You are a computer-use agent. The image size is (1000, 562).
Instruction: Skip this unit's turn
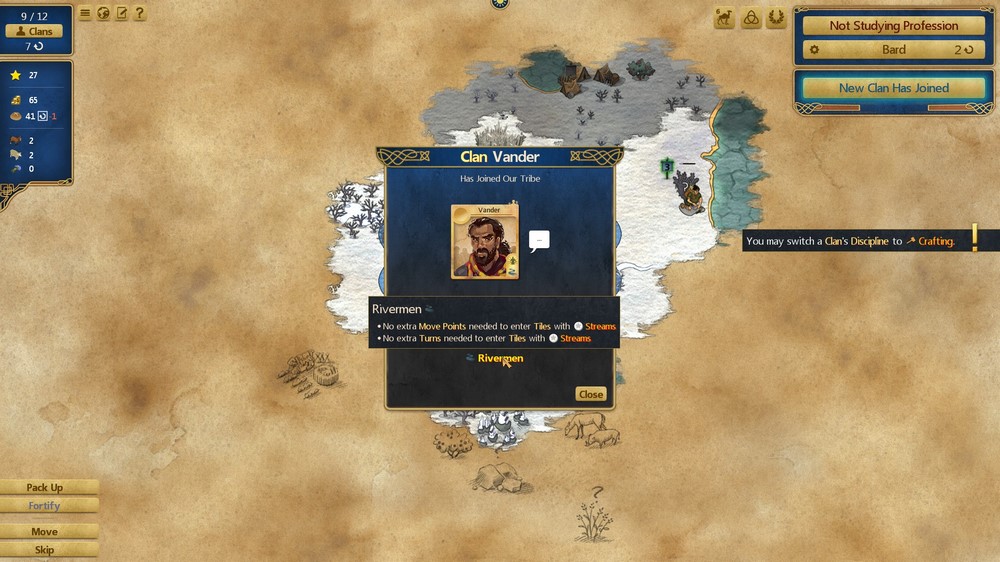[45, 550]
